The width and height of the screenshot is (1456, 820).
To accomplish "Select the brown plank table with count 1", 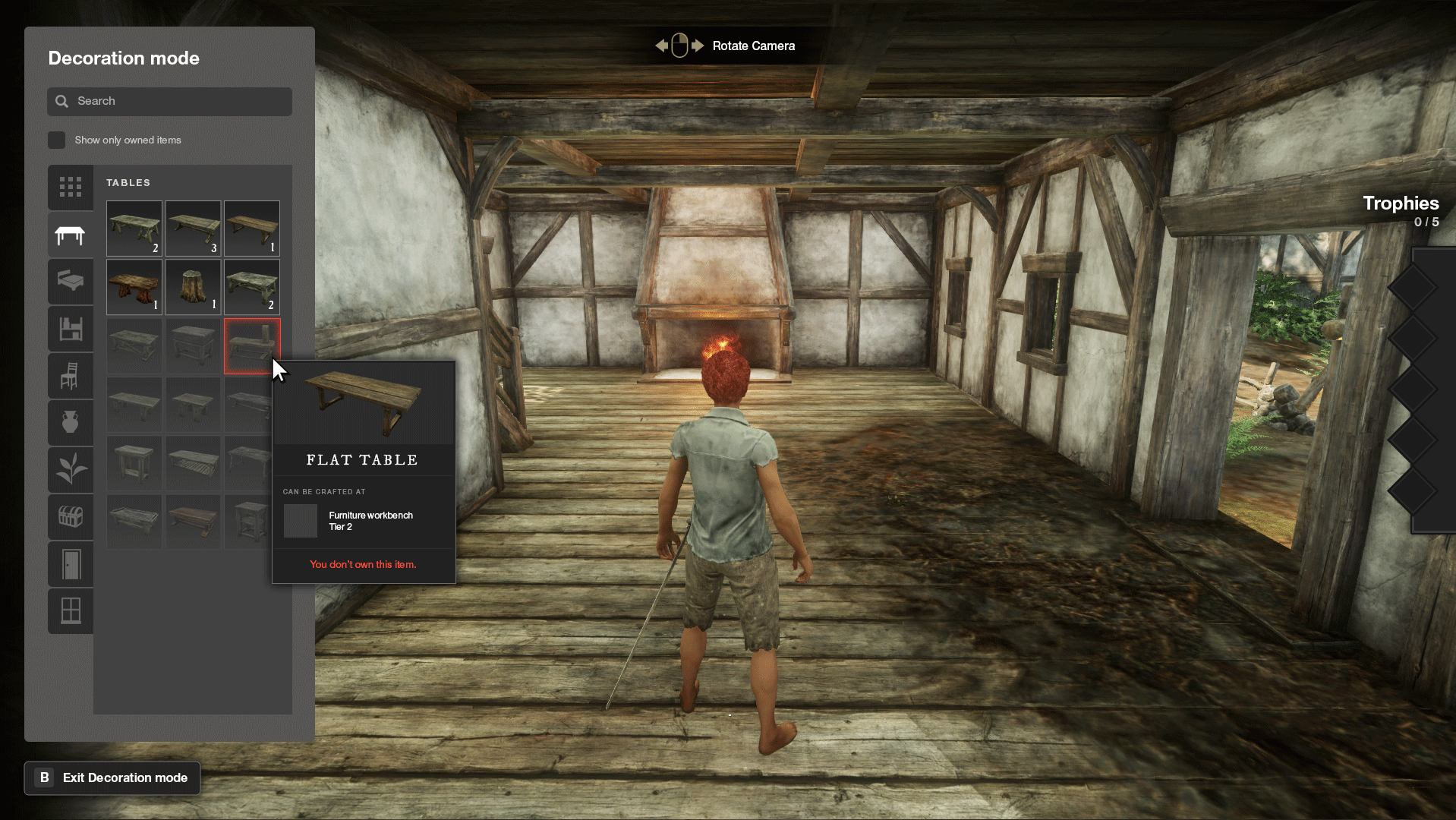I will [x=252, y=228].
